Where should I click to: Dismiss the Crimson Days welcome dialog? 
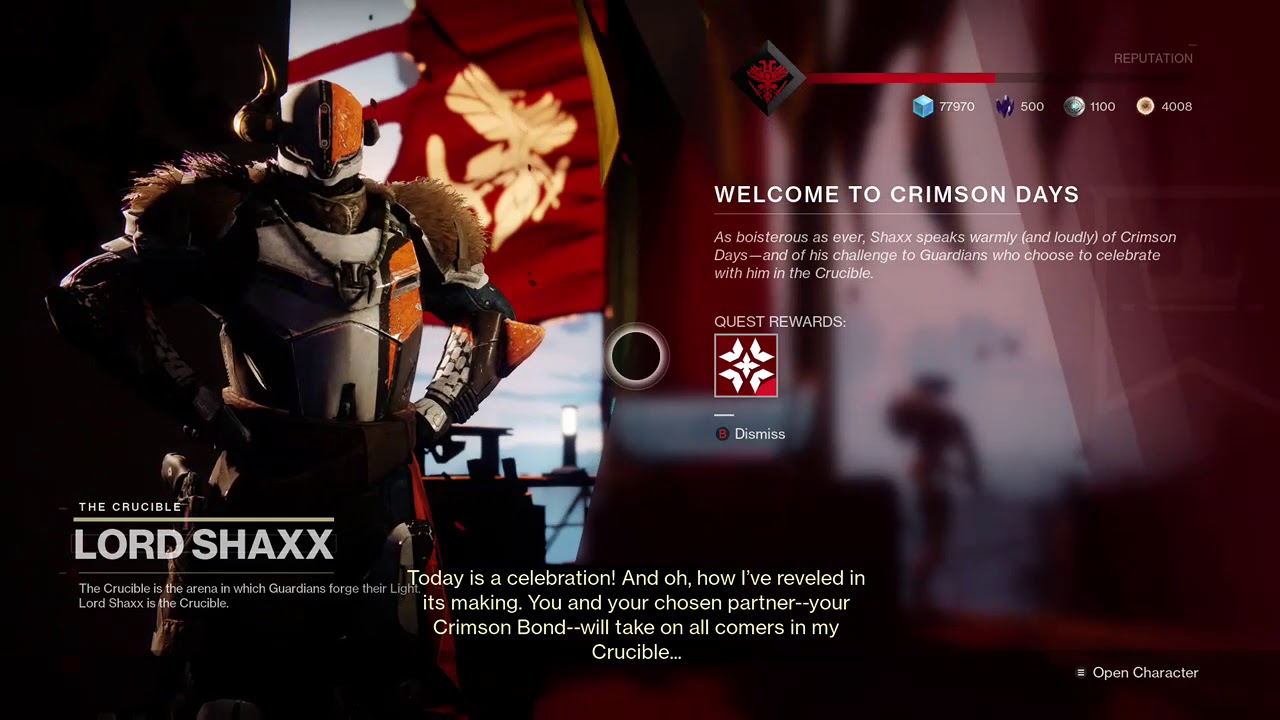coord(750,434)
